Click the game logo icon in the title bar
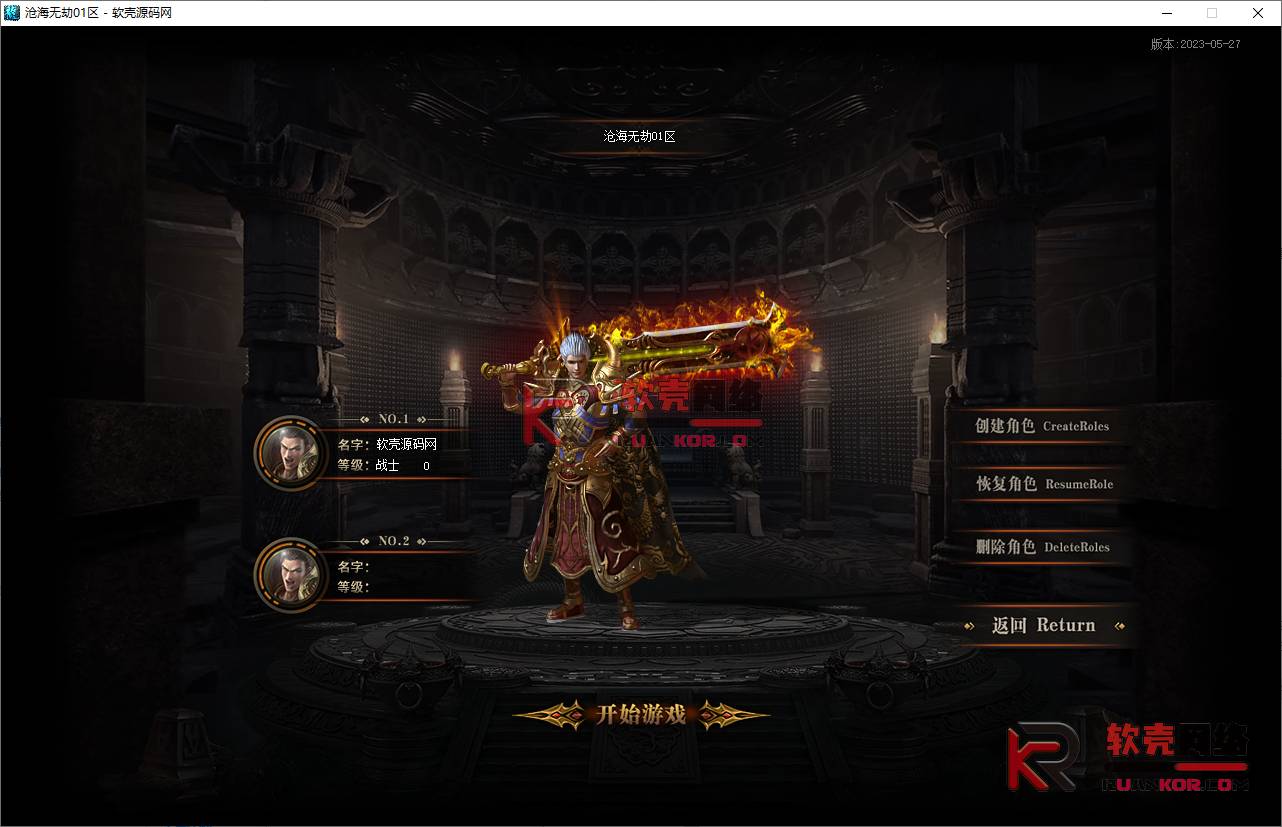The image size is (1282, 827). (x=11, y=13)
